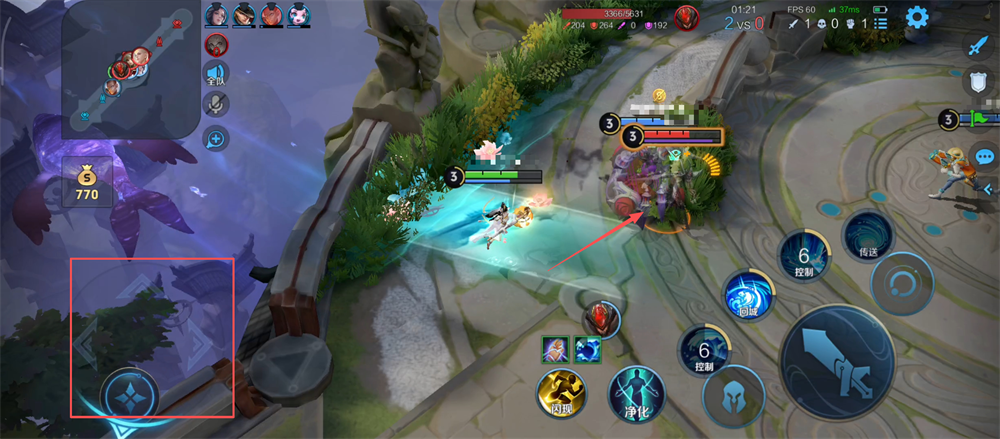Select the red enemy hero target portrait

[x=603, y=319]
